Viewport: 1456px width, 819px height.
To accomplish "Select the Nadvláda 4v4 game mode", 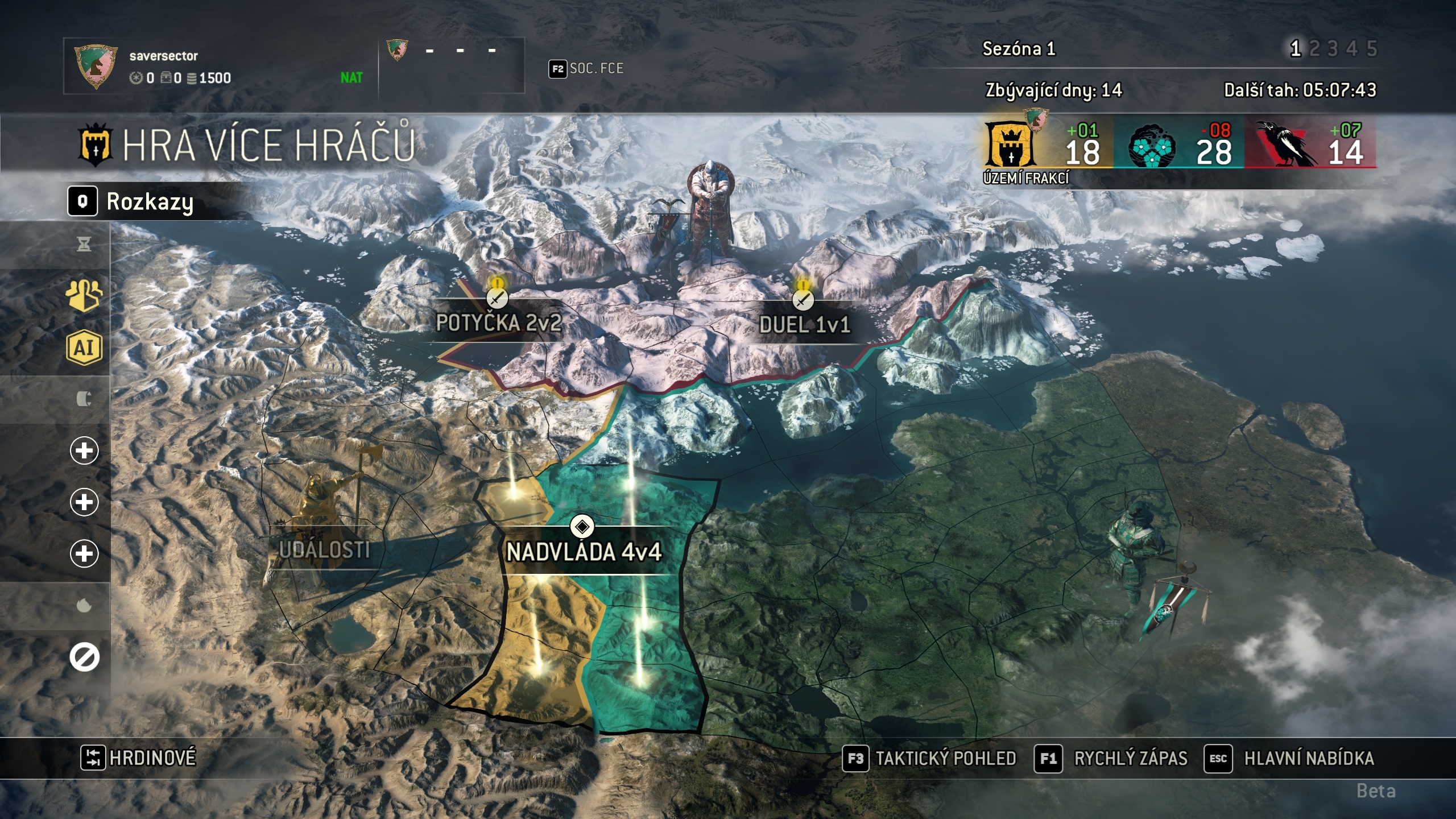I will (x=584, y=551).
